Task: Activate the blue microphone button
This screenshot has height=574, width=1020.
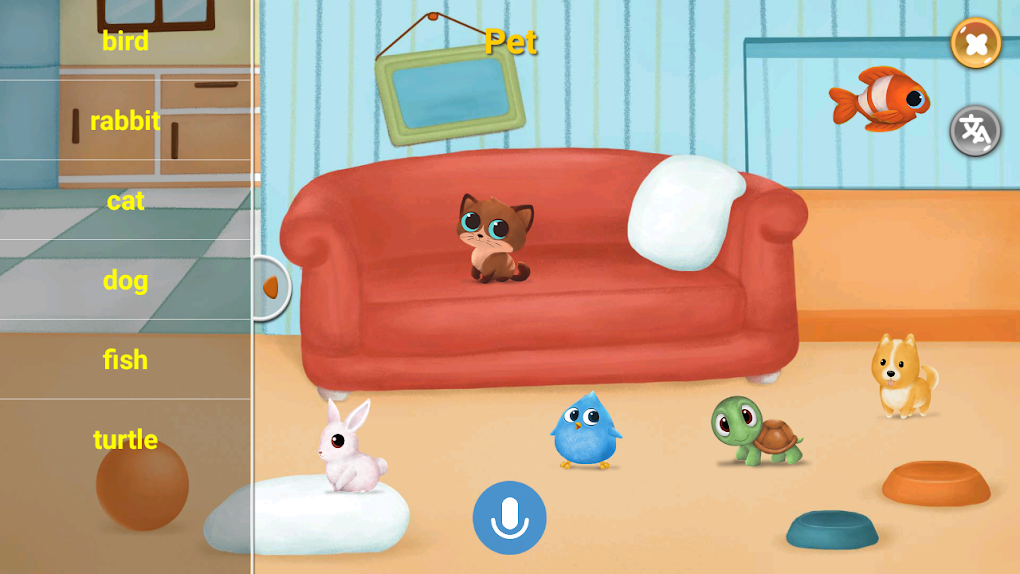Action: tap(510, 517)
